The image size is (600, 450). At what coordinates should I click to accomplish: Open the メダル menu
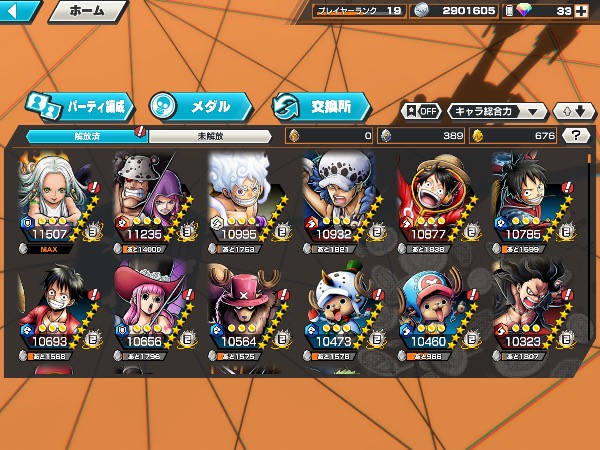click(x=193, y=105)
